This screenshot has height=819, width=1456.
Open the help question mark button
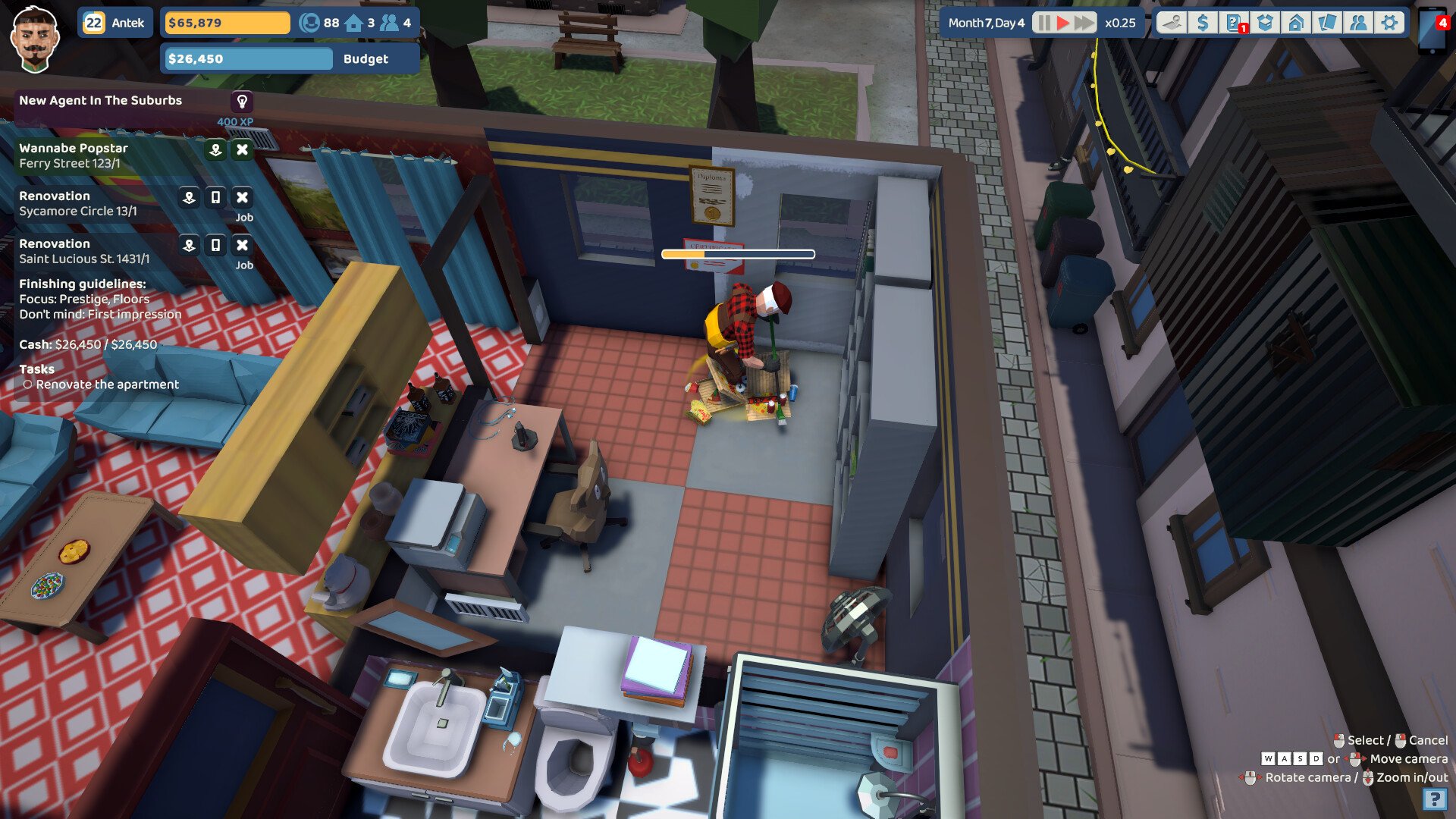1433,799
